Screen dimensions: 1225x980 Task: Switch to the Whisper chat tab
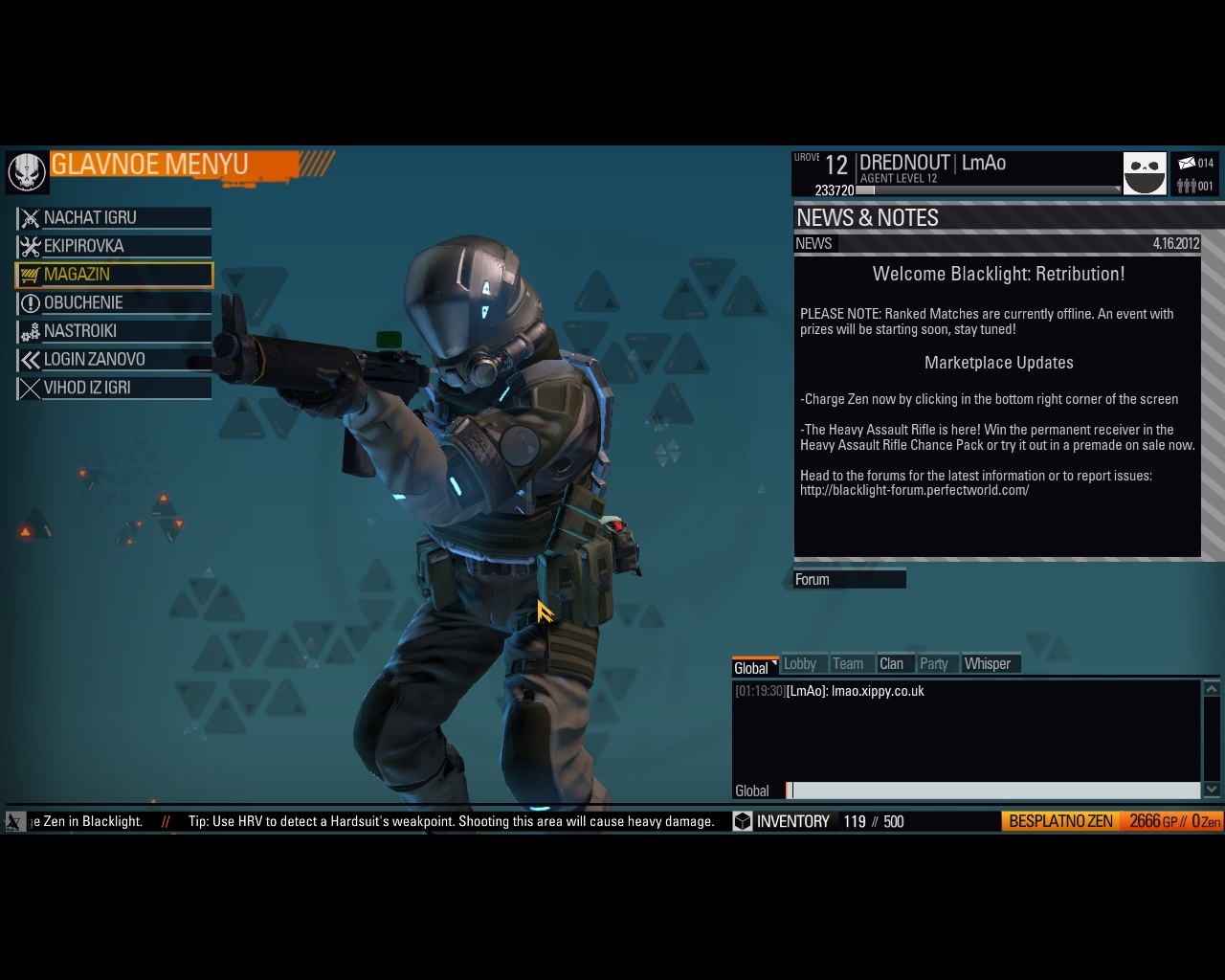pyautogui.click(x=988, y=664)
